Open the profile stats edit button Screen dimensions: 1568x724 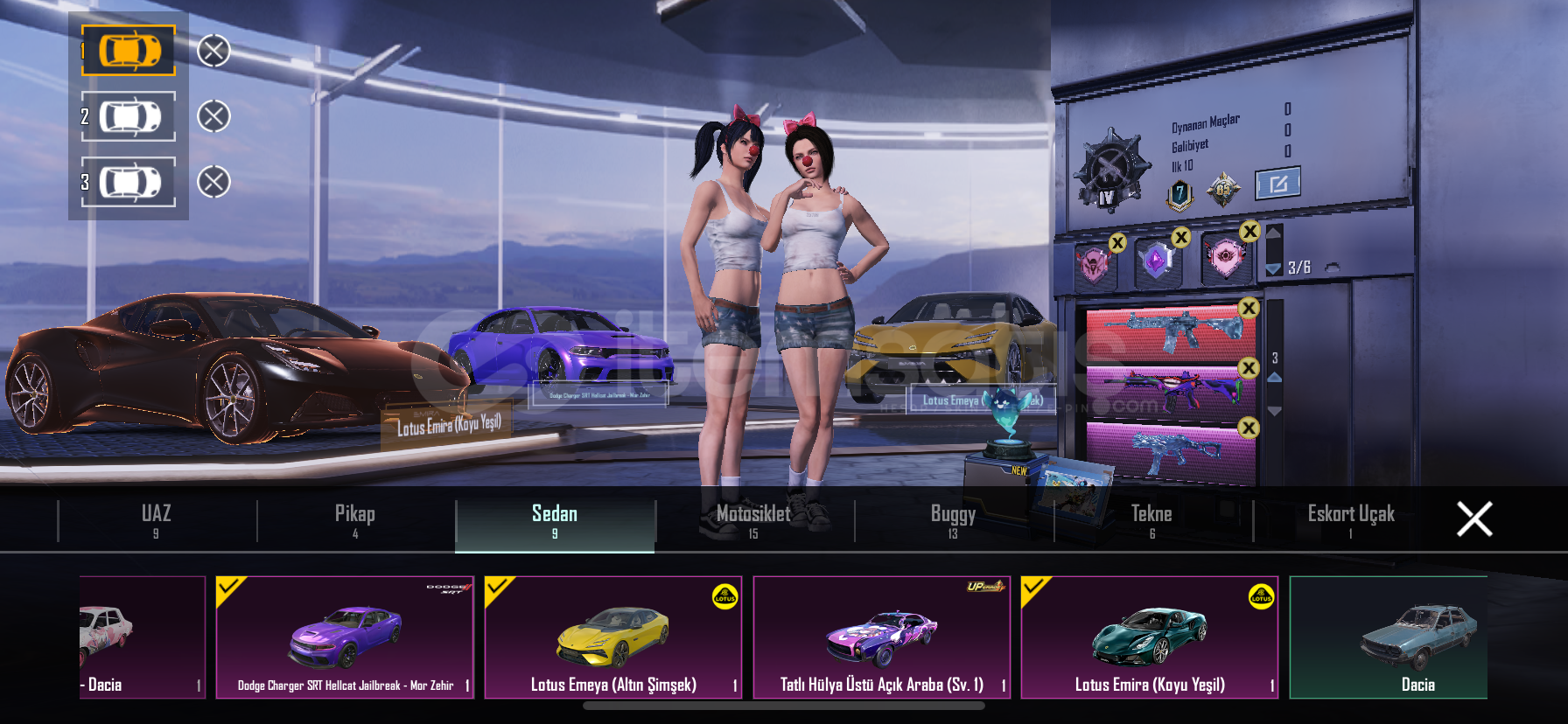(x=1277, y=184)
